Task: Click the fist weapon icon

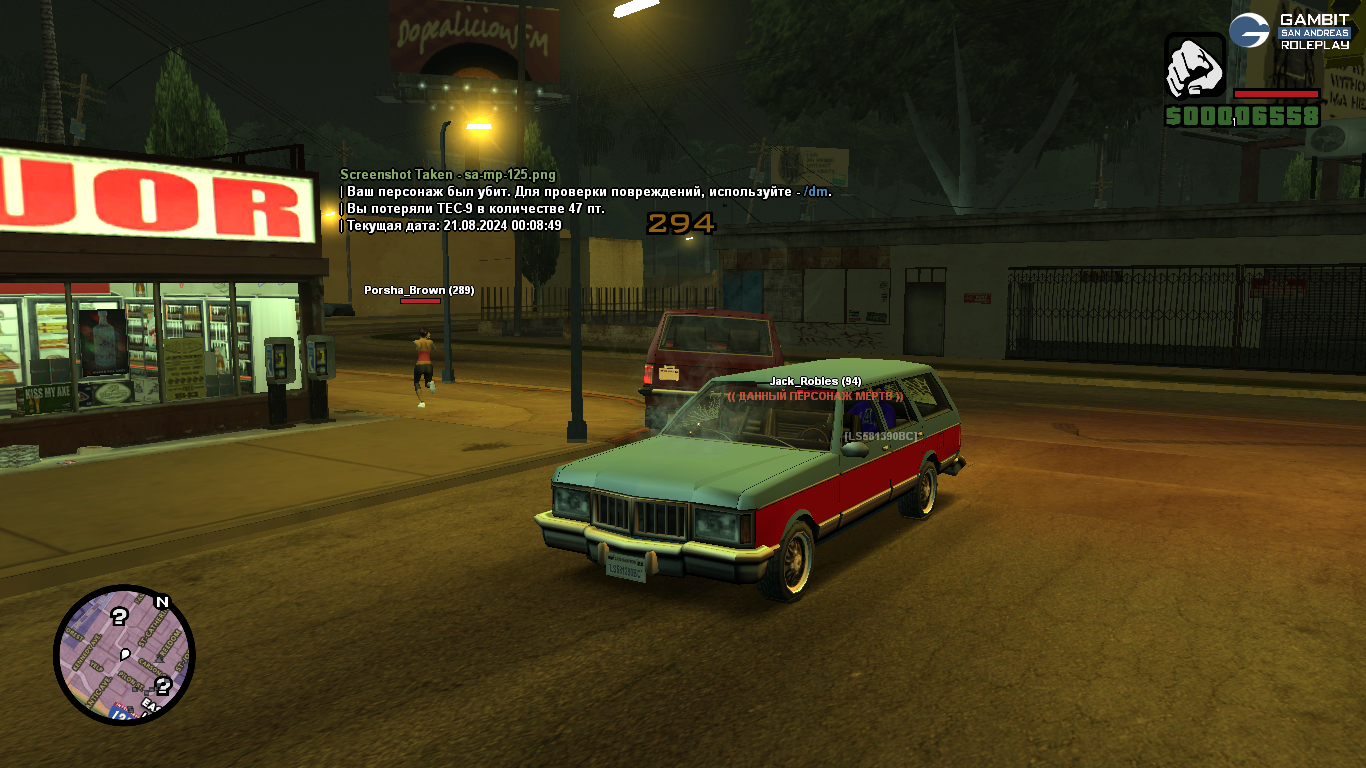Action: 1195,67
